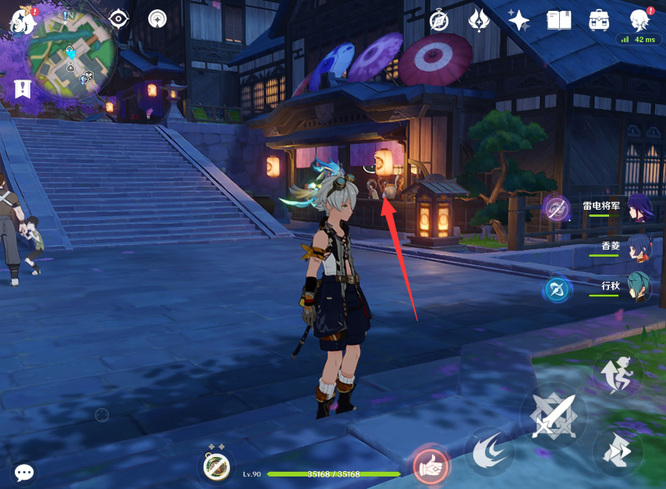Tap the jump button
Screen dimensions: 666x489
coord(618,452)
